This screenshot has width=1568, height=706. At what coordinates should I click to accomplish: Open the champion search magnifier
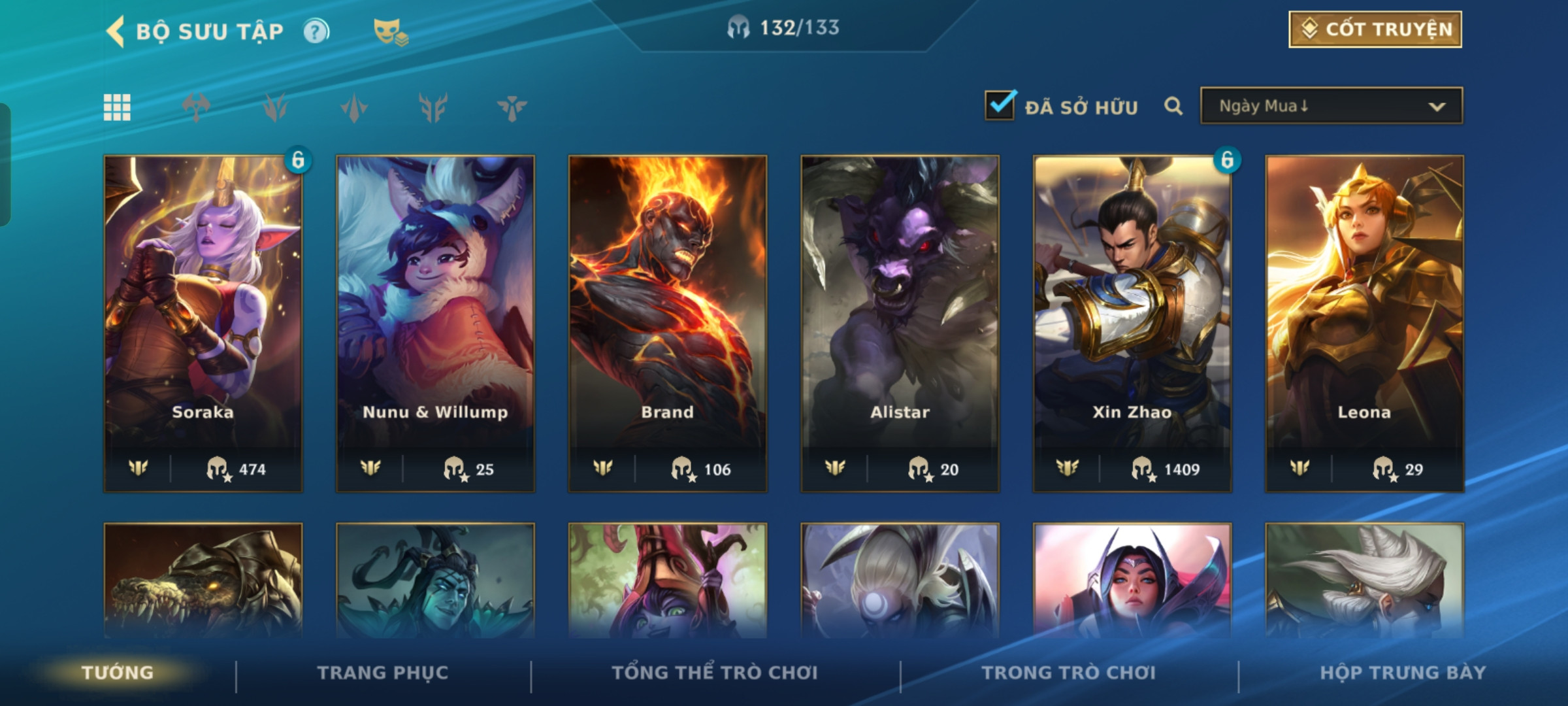1173,106
